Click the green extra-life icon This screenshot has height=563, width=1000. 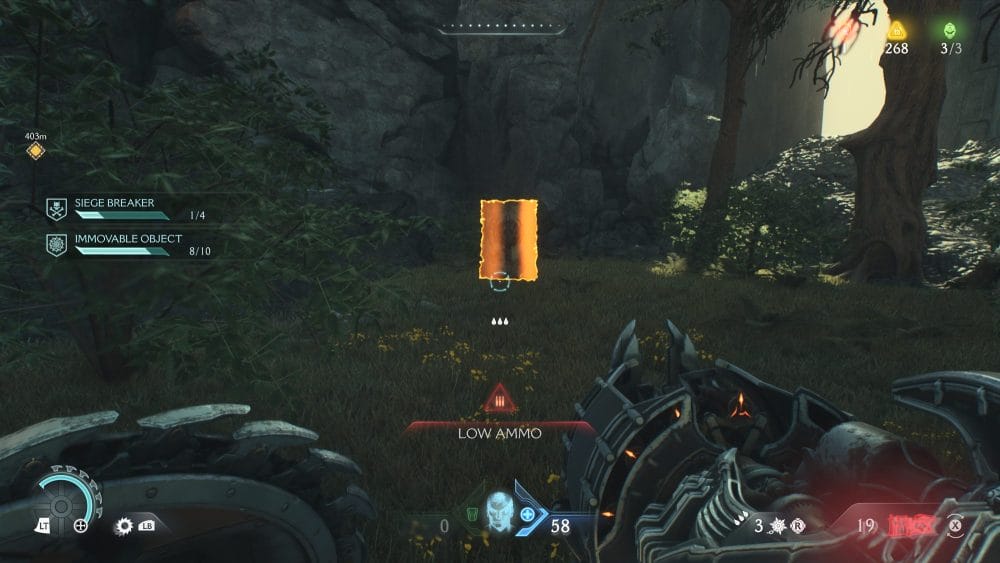tap(949, 30)
